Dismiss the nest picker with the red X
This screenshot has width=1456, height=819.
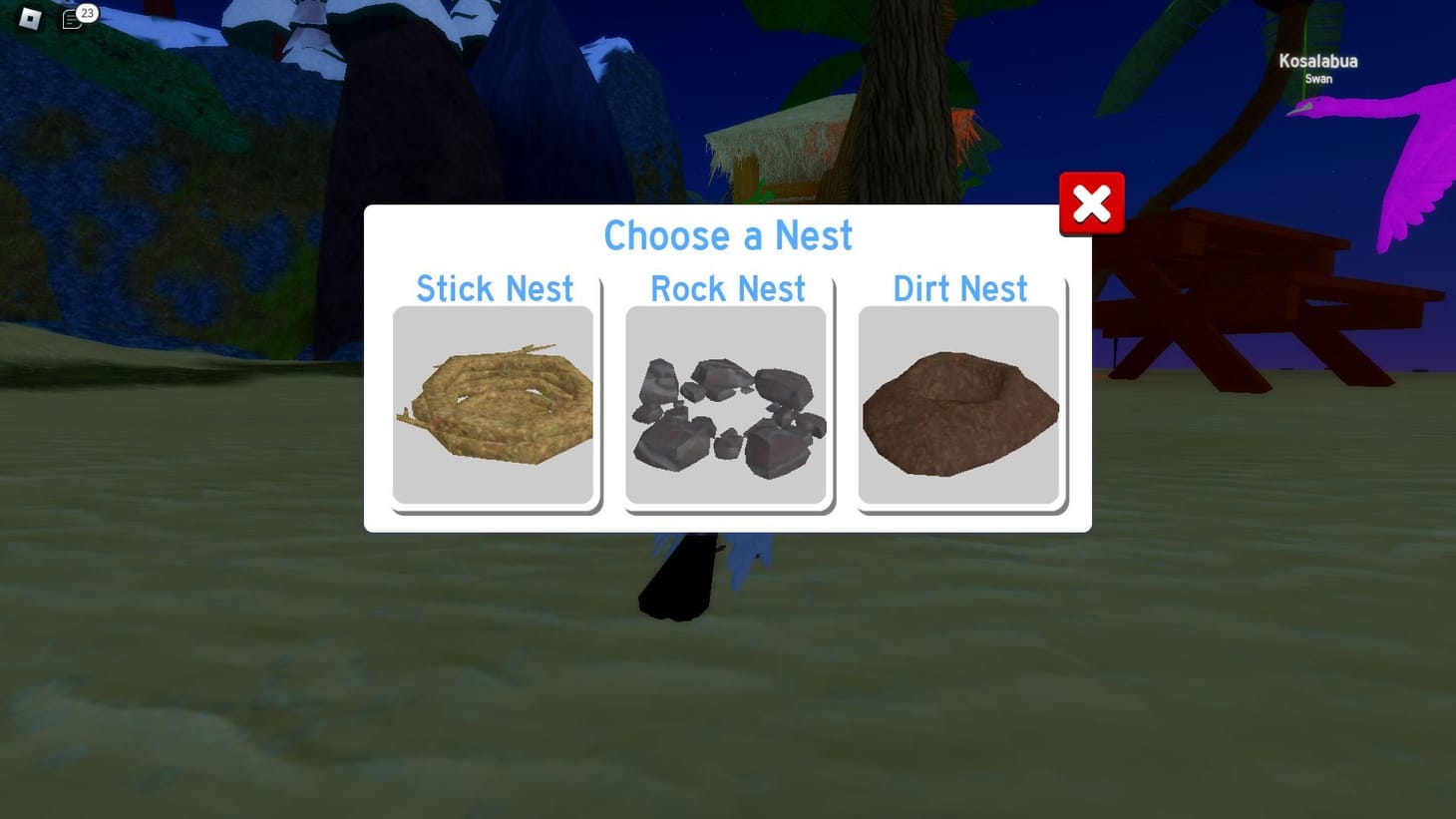pos(1091,203)
